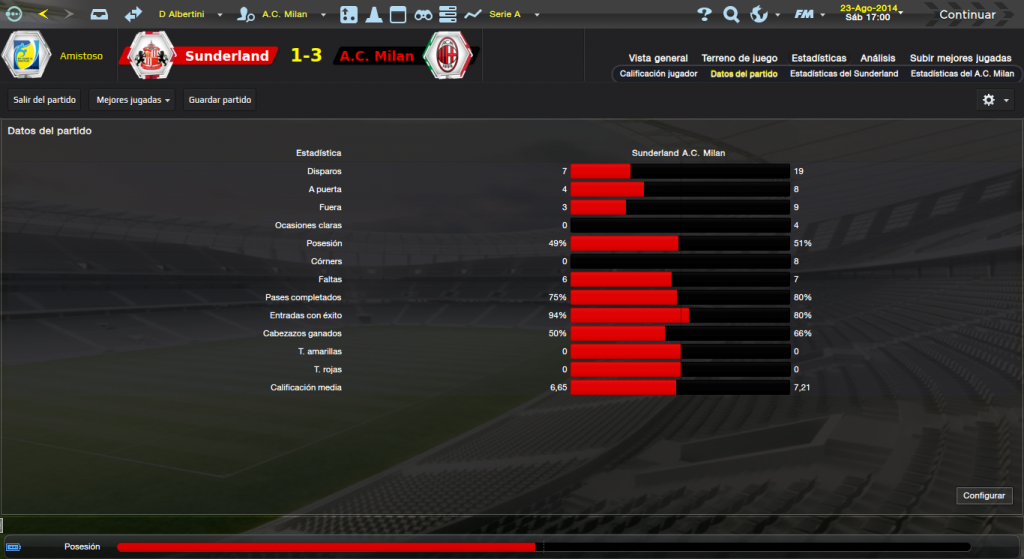Show Calificación jugador sub-tab

pos(658,74)
